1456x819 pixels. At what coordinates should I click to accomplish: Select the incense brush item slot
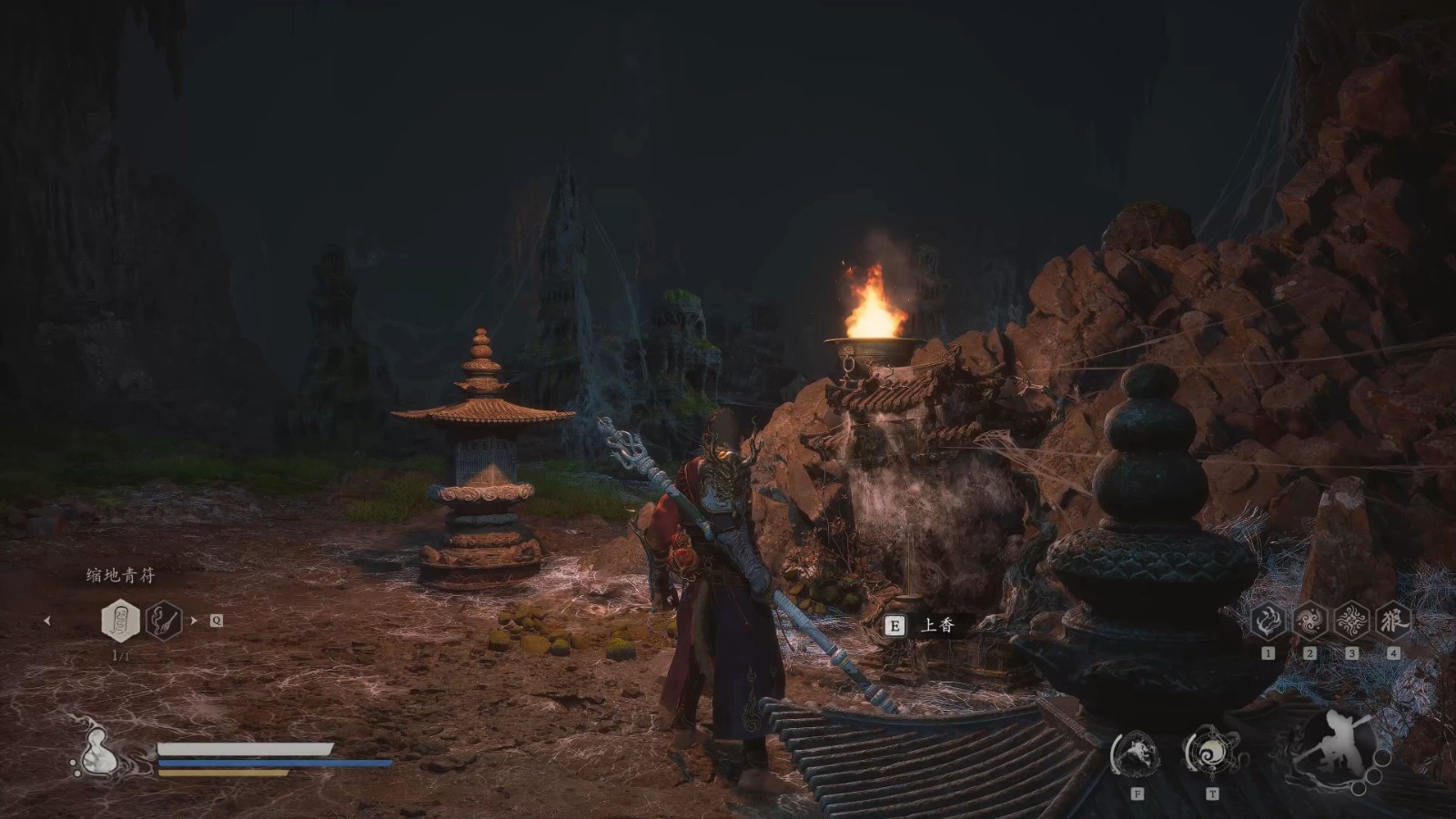pos(164,621)
